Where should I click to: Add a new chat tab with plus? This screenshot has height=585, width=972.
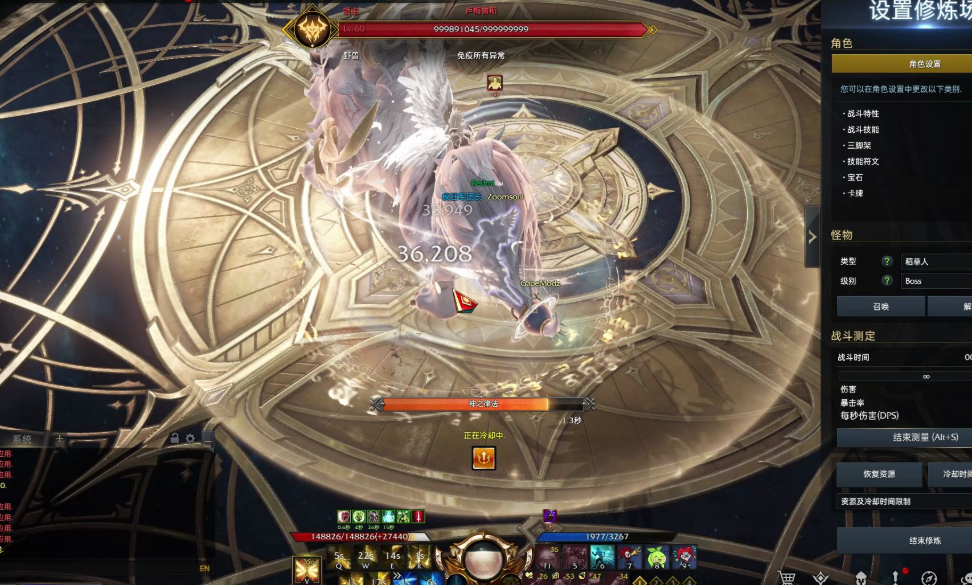coord(59,439)
